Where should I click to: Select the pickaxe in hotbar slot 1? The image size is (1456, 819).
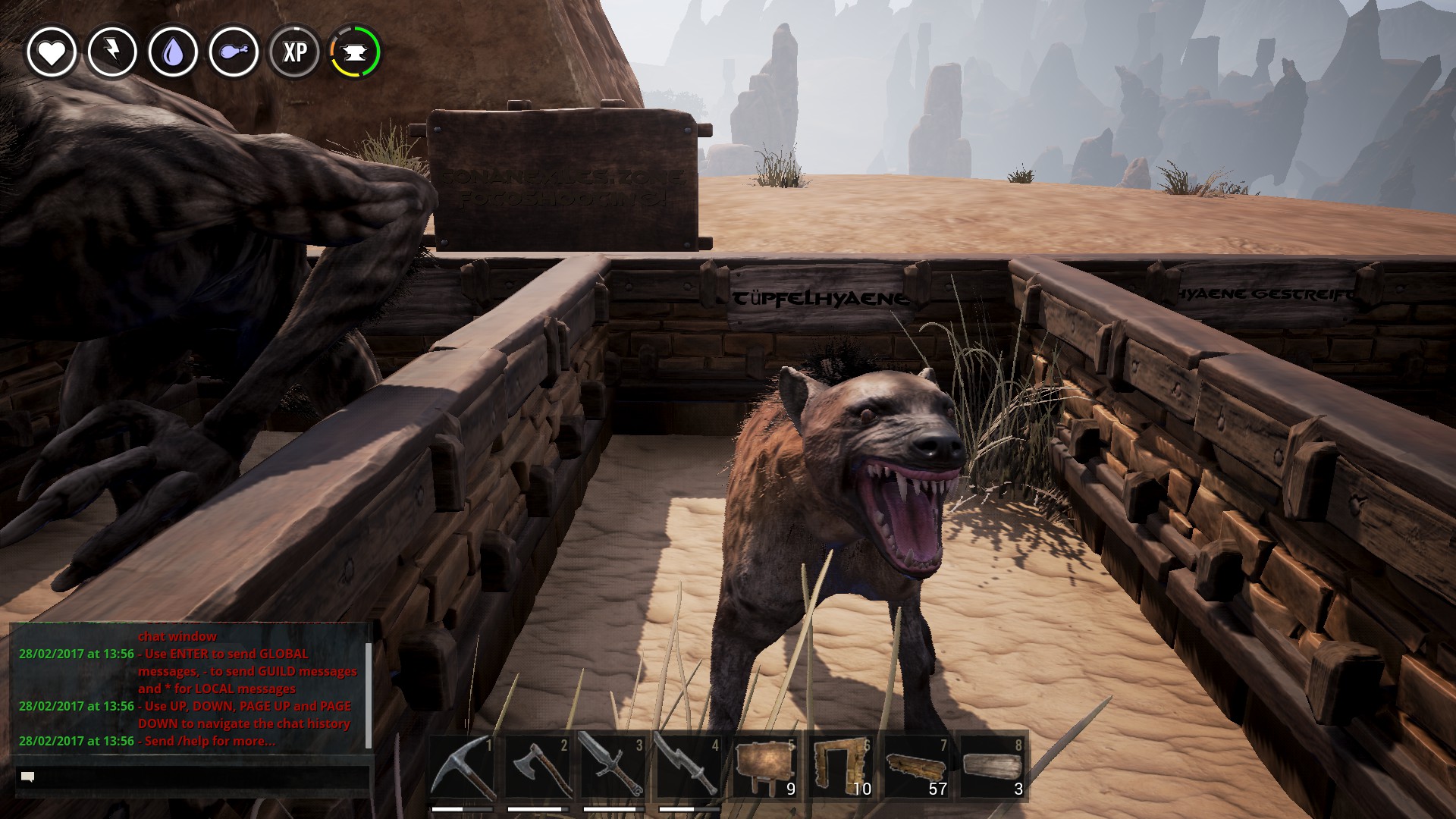click(x=463, y=767)
